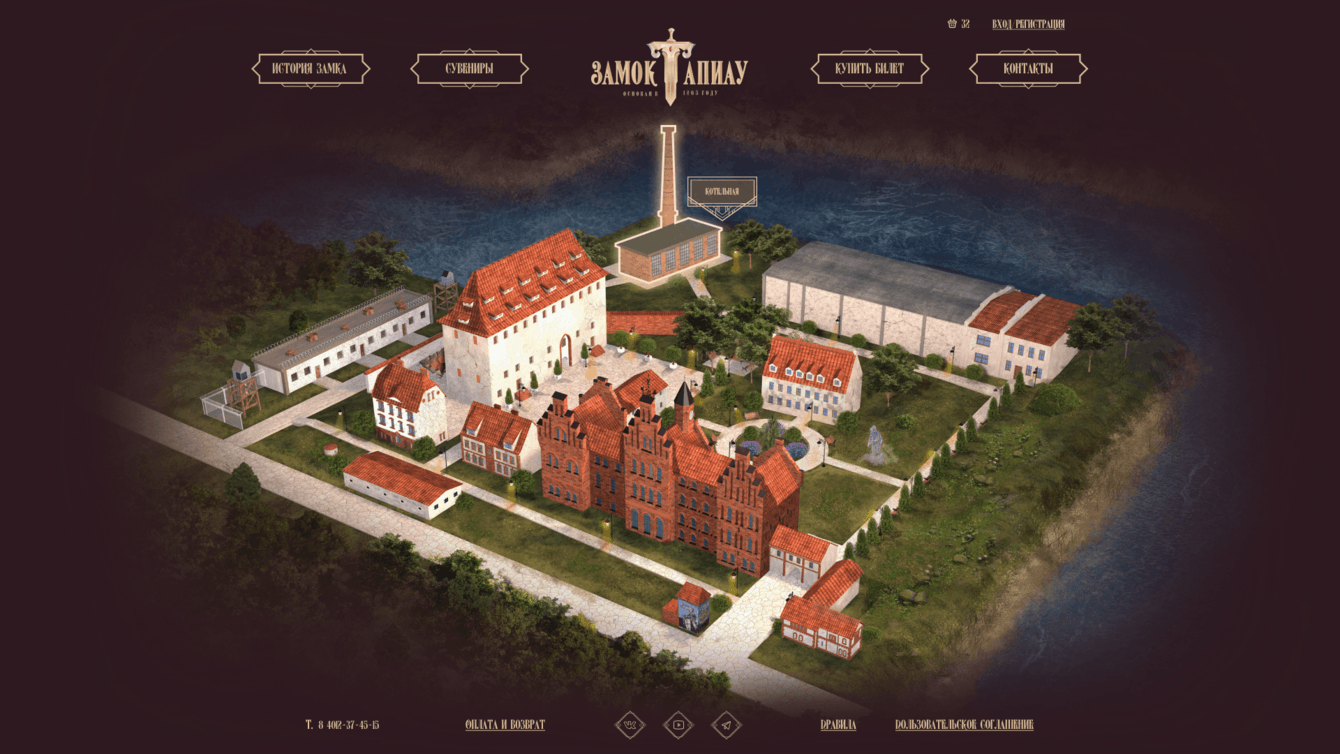Click the Вход / Регистрация link
The height and width of the screenshot is (754, 1340).
[1028, 24]
